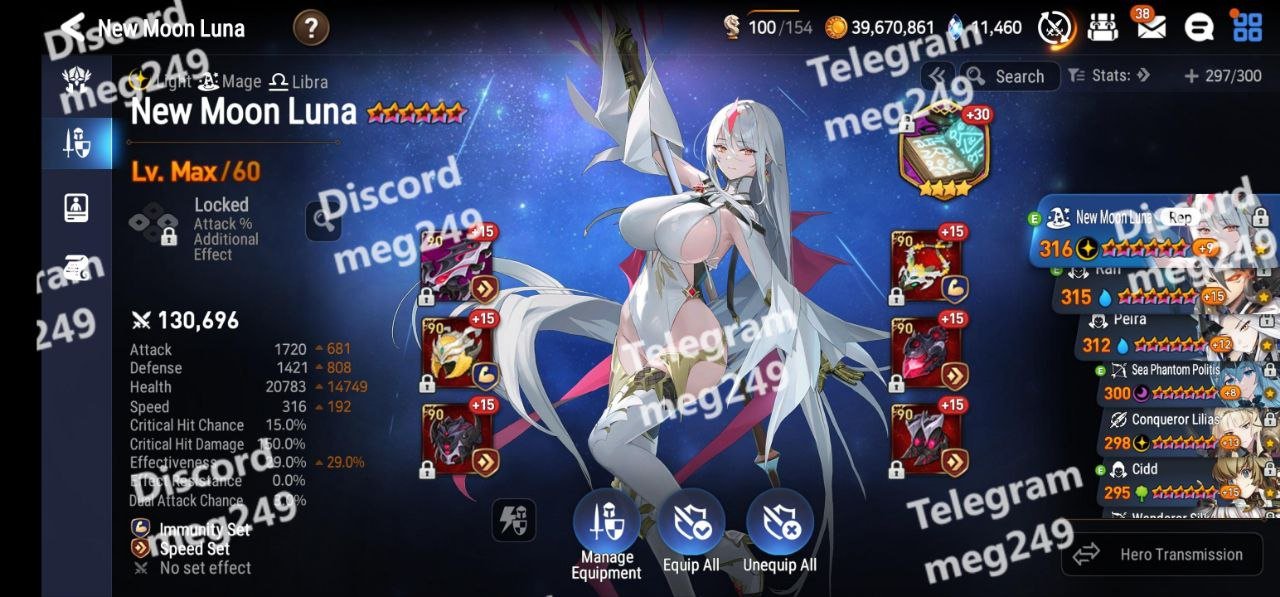Image resolution: width=1280 pixels, height=597 pixels.
Task: Tap the Equip All button
Action: click(x=691, y=535)
